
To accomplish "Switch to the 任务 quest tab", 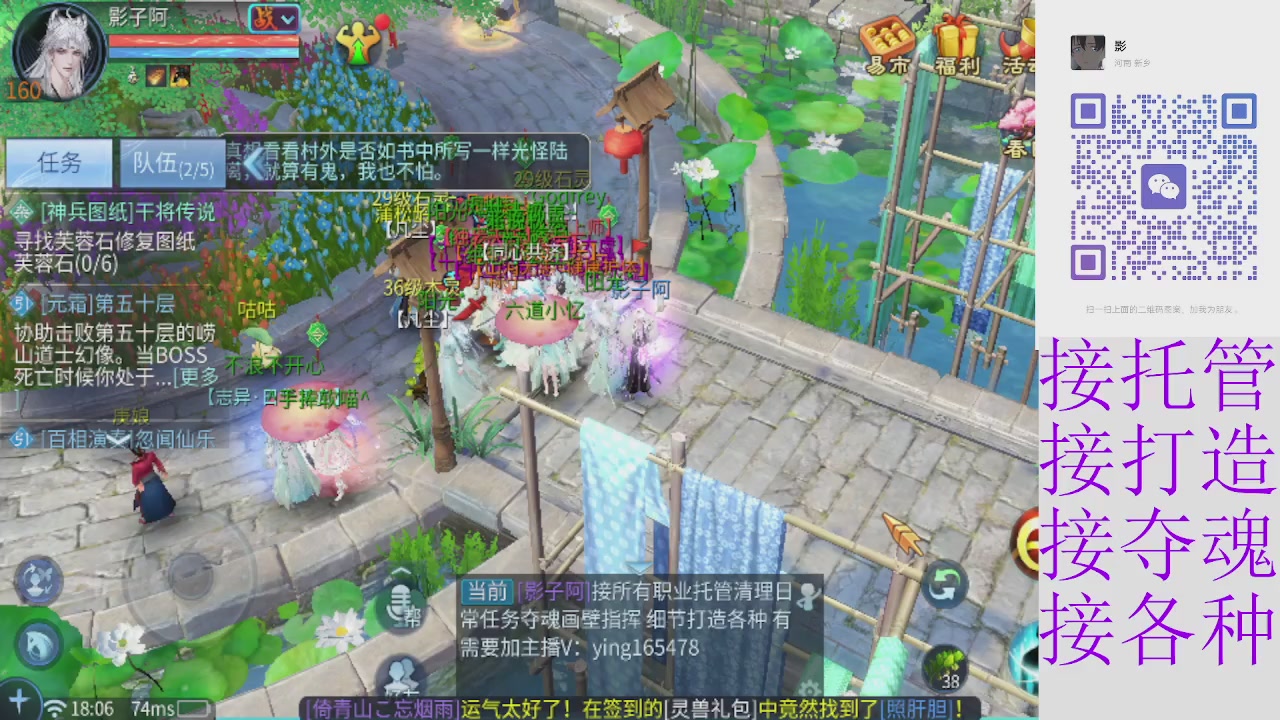I will [60, 163].
